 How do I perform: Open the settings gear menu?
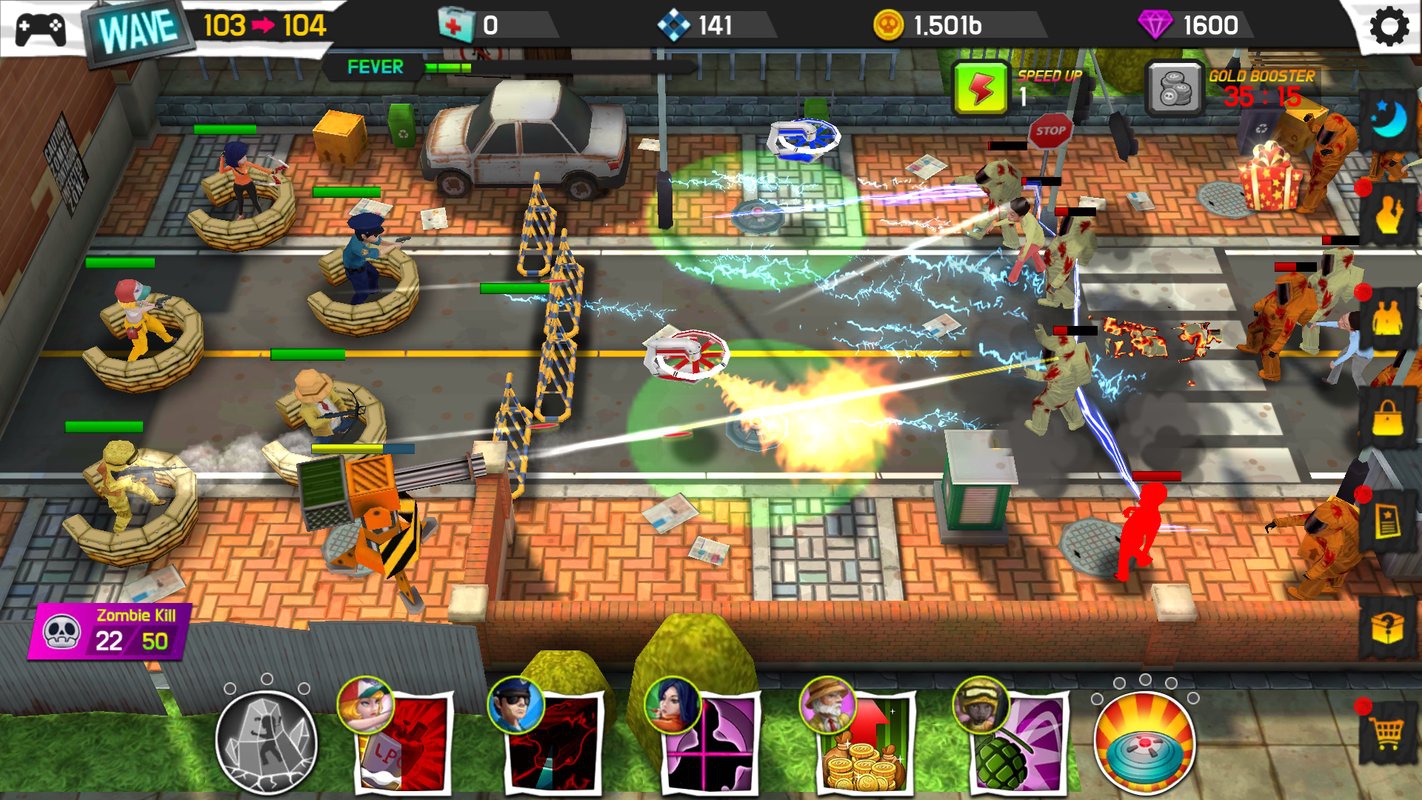point(1389,27)
